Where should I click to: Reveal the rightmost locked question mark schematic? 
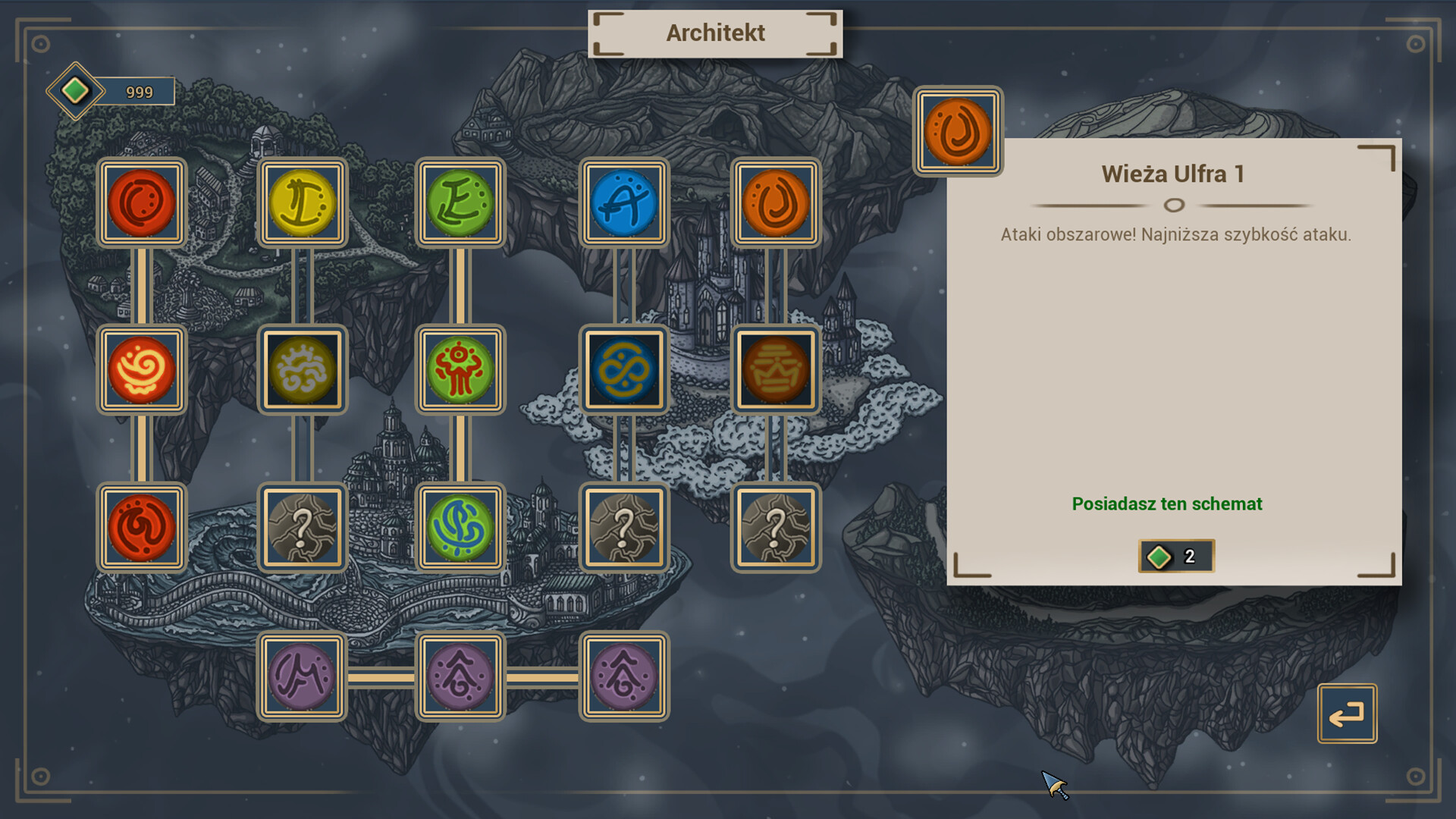(775, 527)
